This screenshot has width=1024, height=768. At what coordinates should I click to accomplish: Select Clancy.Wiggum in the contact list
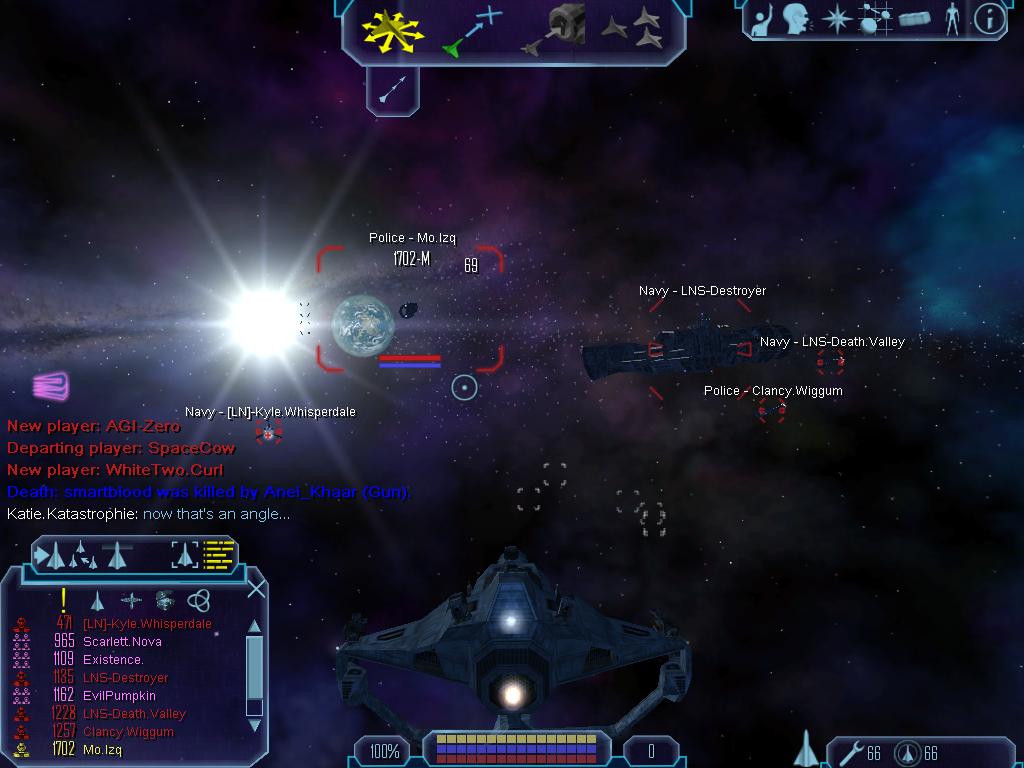click(128, 732)
